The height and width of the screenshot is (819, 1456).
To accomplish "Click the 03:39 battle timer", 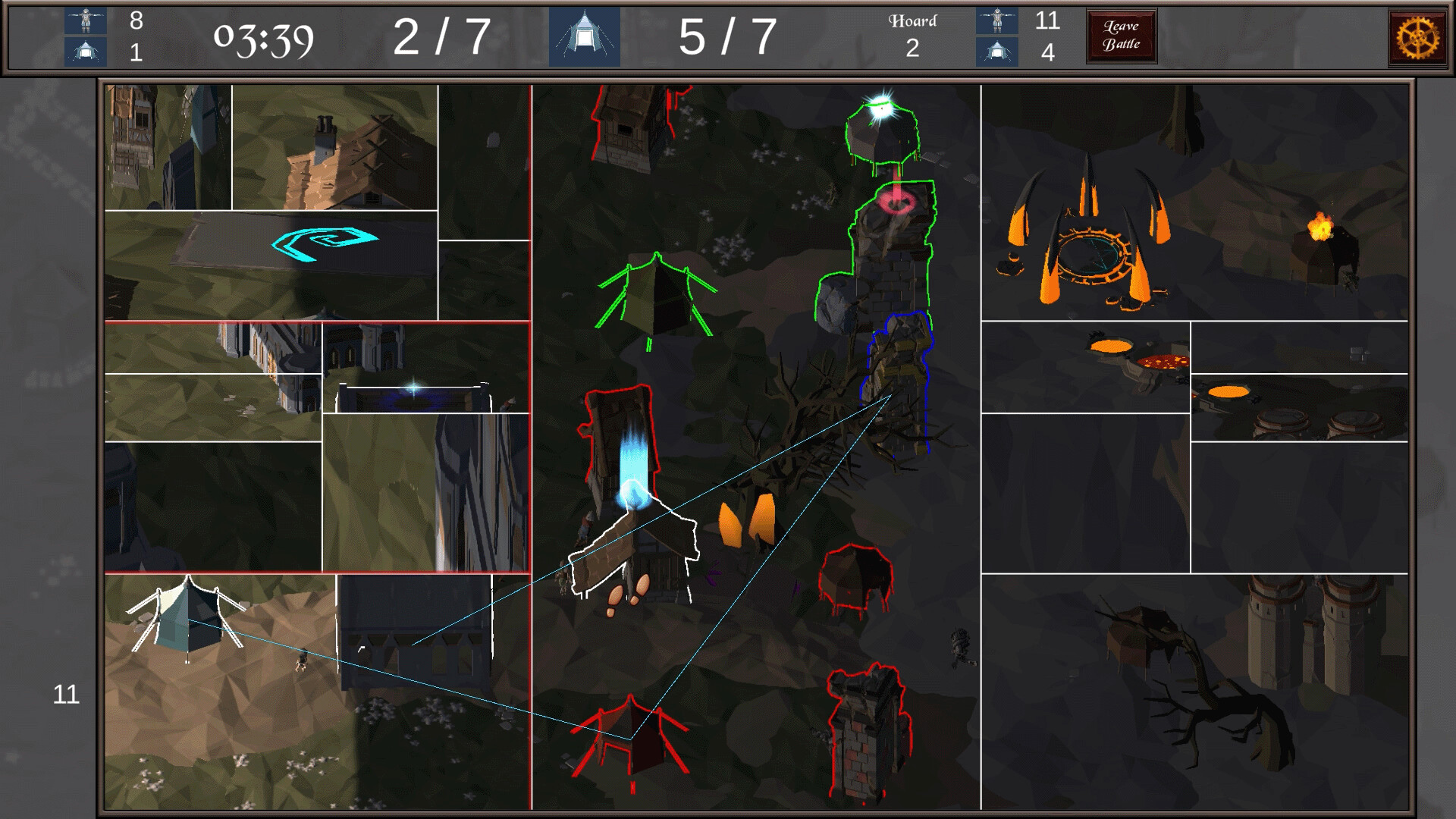I will (264, 36).
